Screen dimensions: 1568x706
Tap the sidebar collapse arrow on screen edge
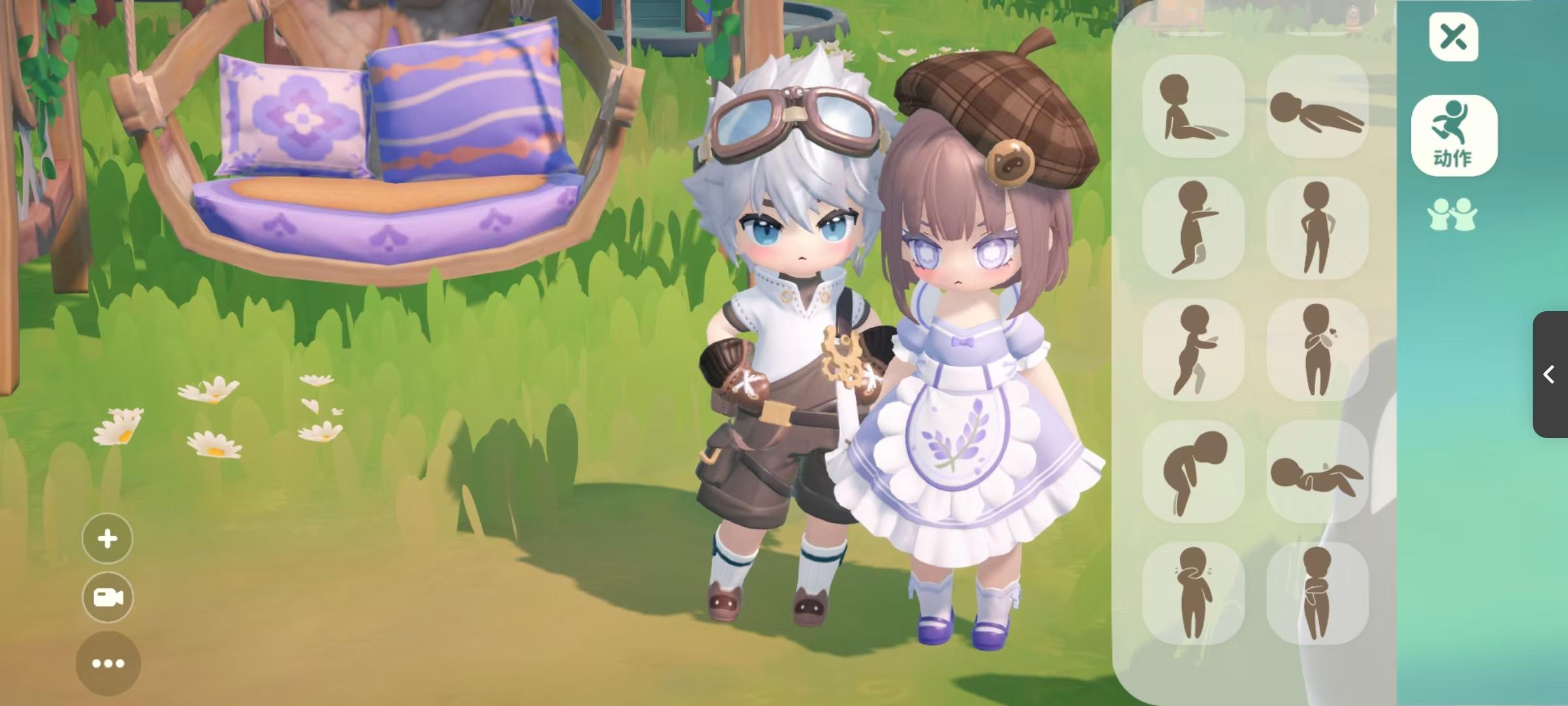point(1547,374)
